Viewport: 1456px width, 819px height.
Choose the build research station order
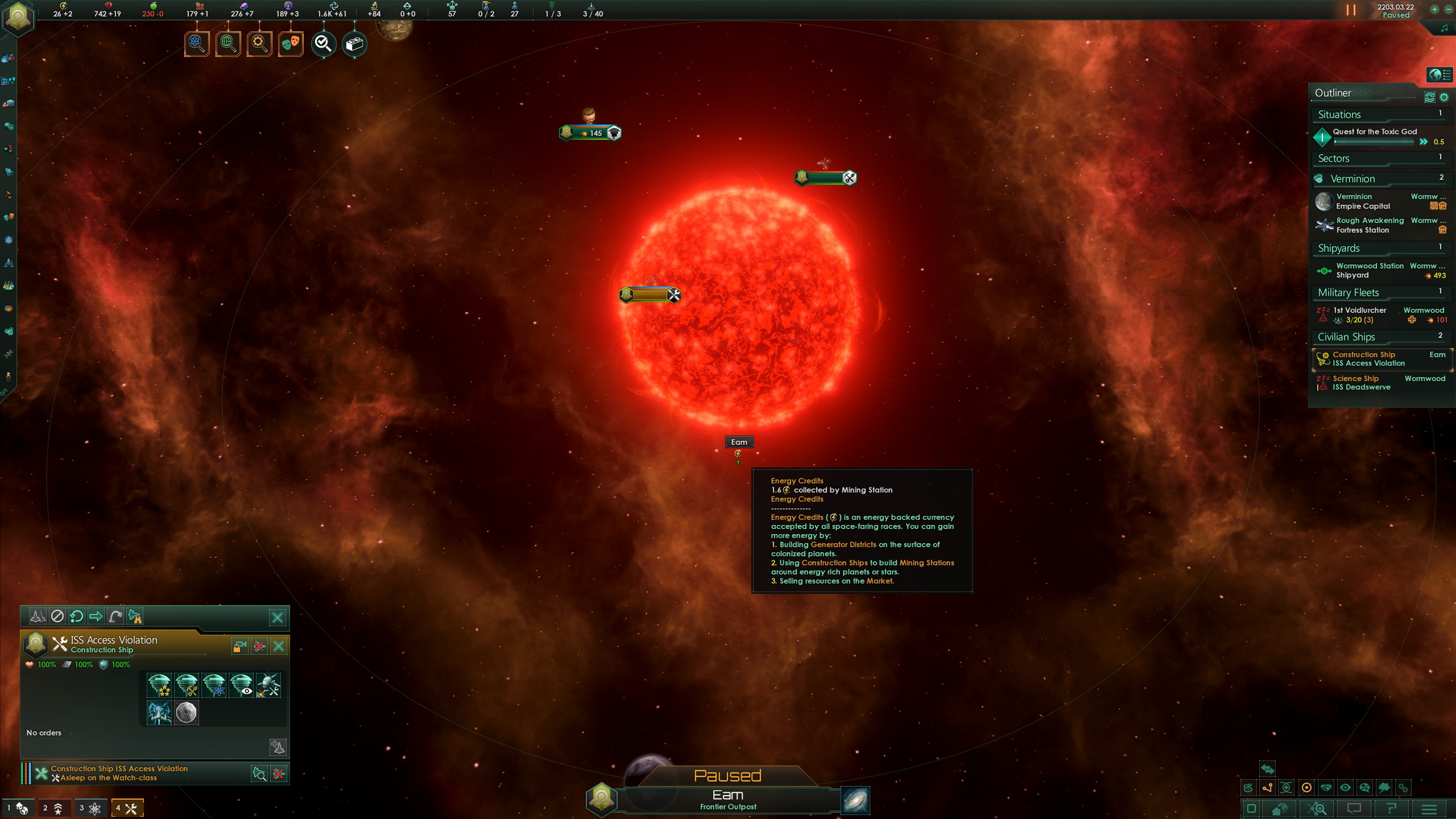(x=214, y=685)
